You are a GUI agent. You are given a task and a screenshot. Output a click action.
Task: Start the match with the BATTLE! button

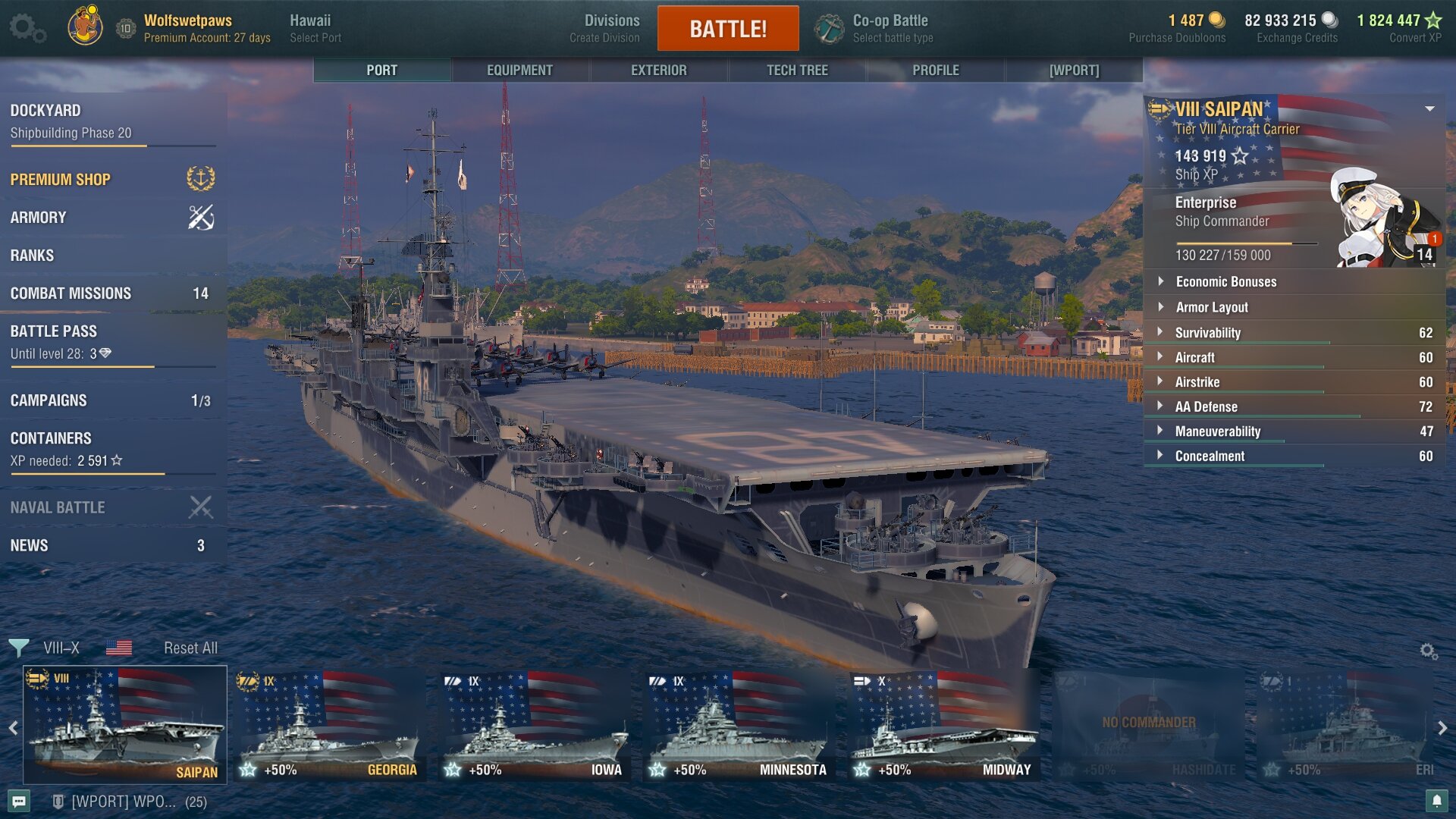[727, 29]
